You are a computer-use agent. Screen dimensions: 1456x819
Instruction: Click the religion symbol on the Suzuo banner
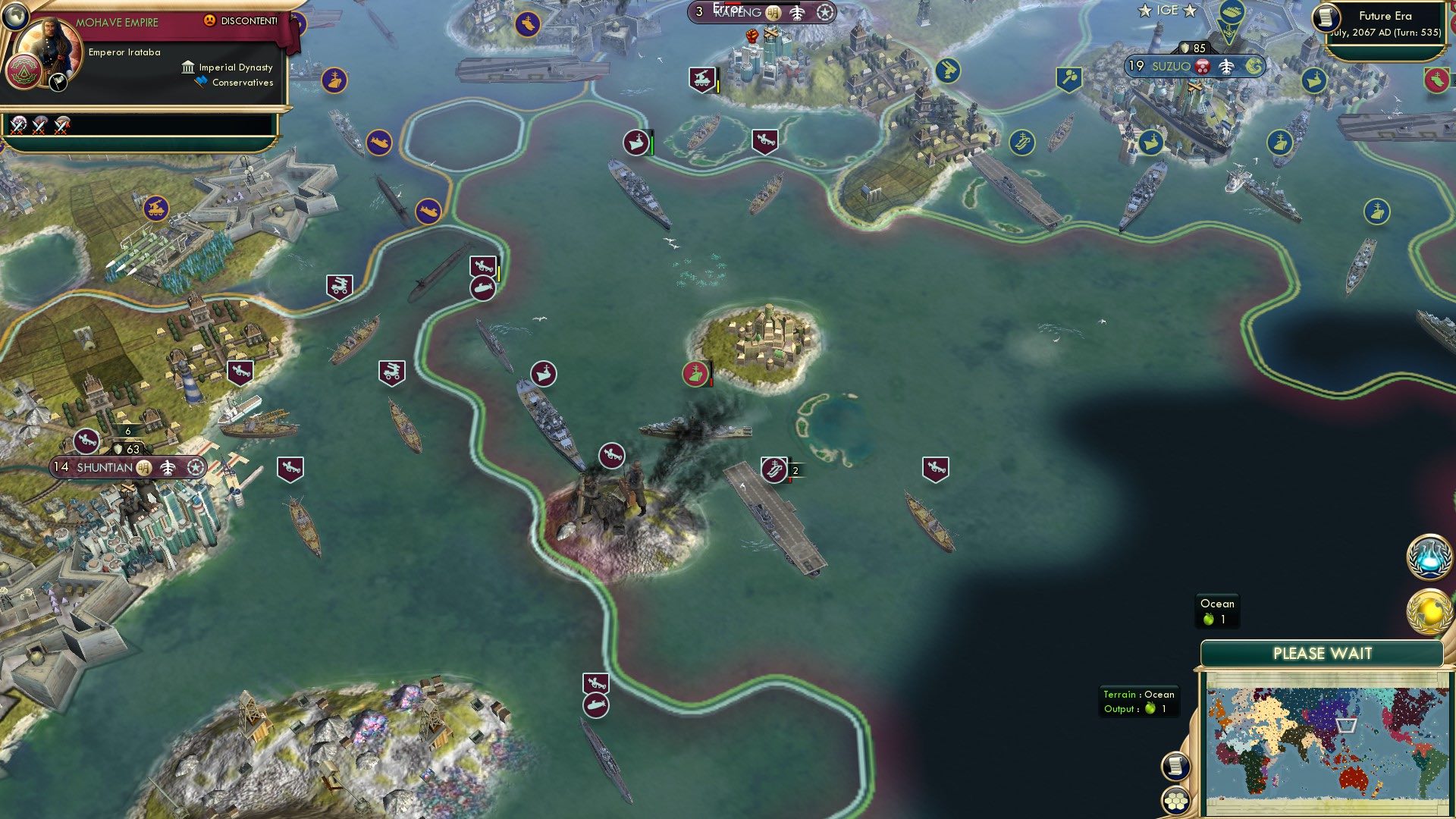pyautogui.click(x=1200, y=67)
